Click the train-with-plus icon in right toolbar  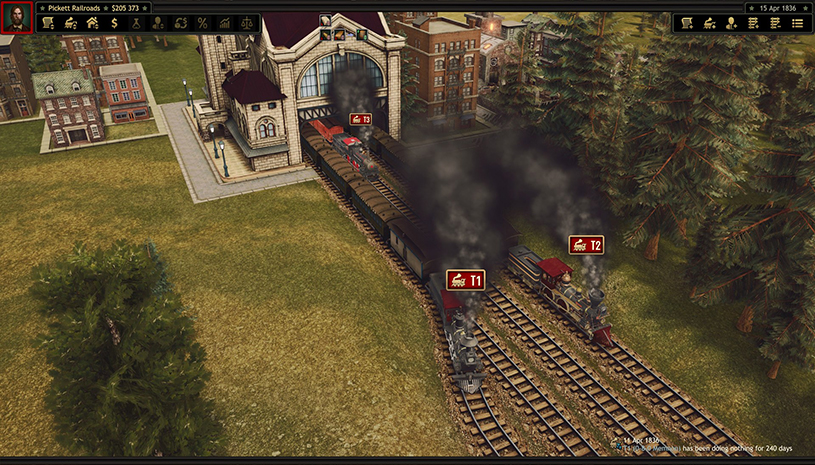pos(709,23)
